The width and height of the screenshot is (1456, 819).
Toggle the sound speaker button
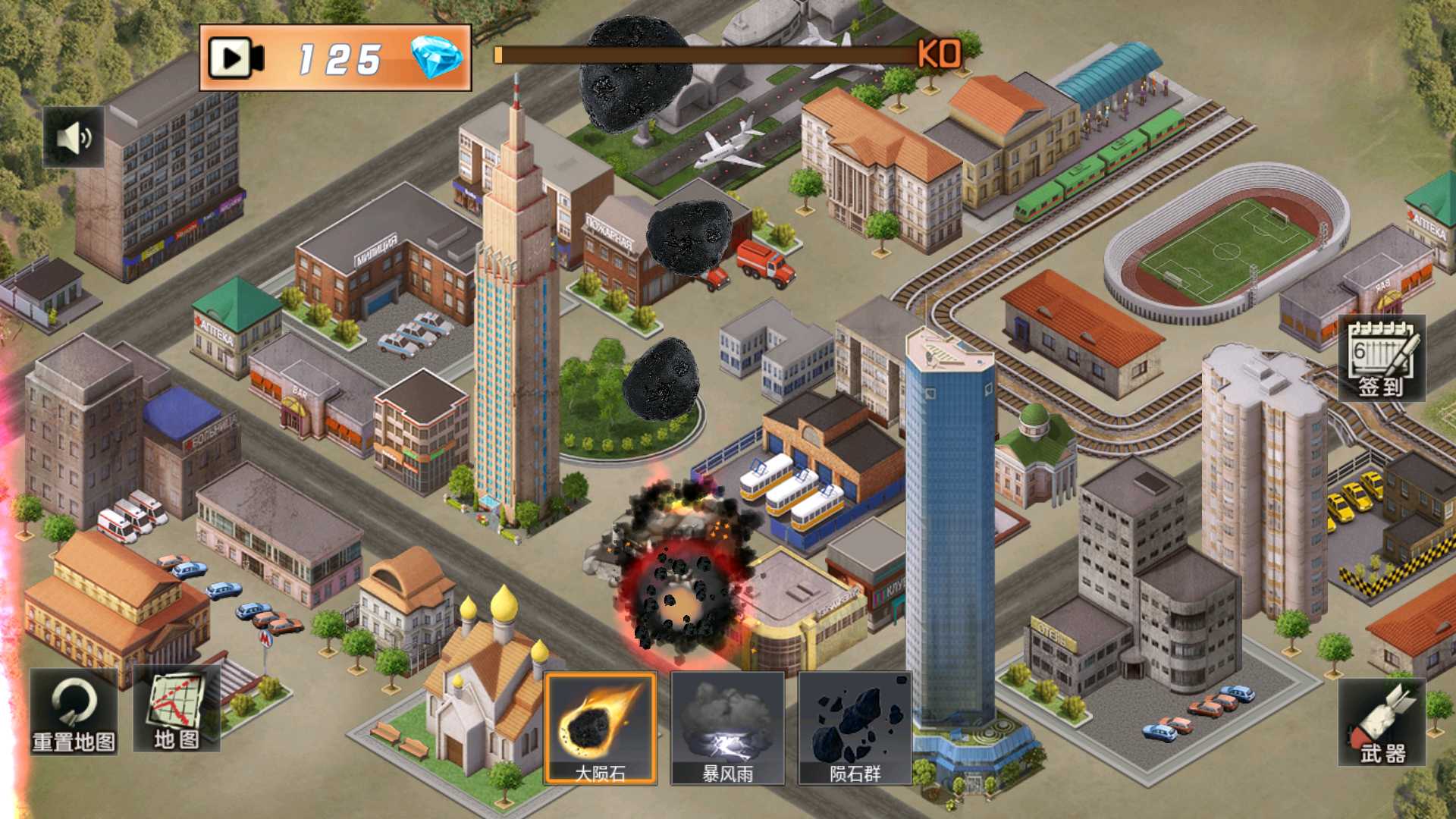click(x=74, y=137)
